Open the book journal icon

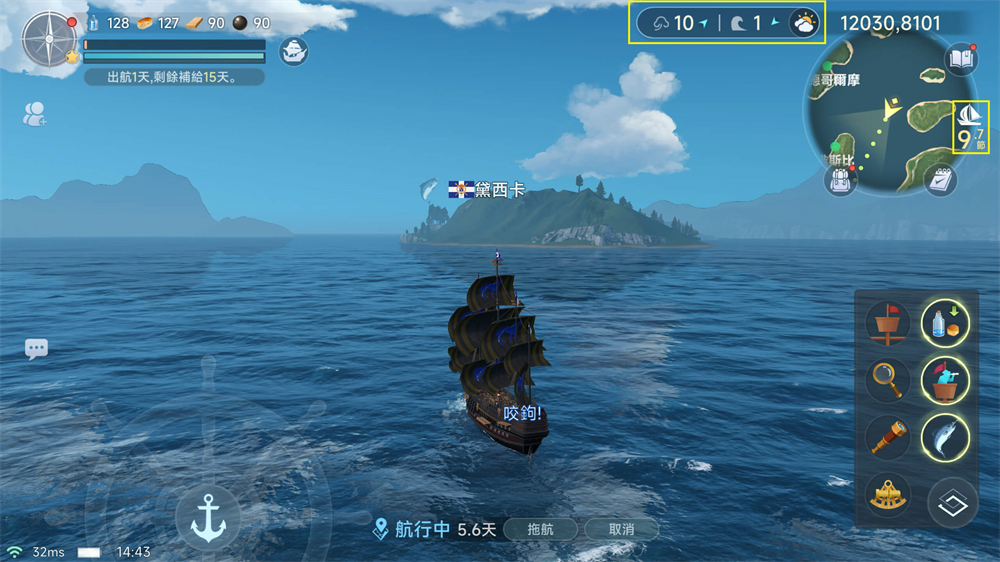[961, 59]
